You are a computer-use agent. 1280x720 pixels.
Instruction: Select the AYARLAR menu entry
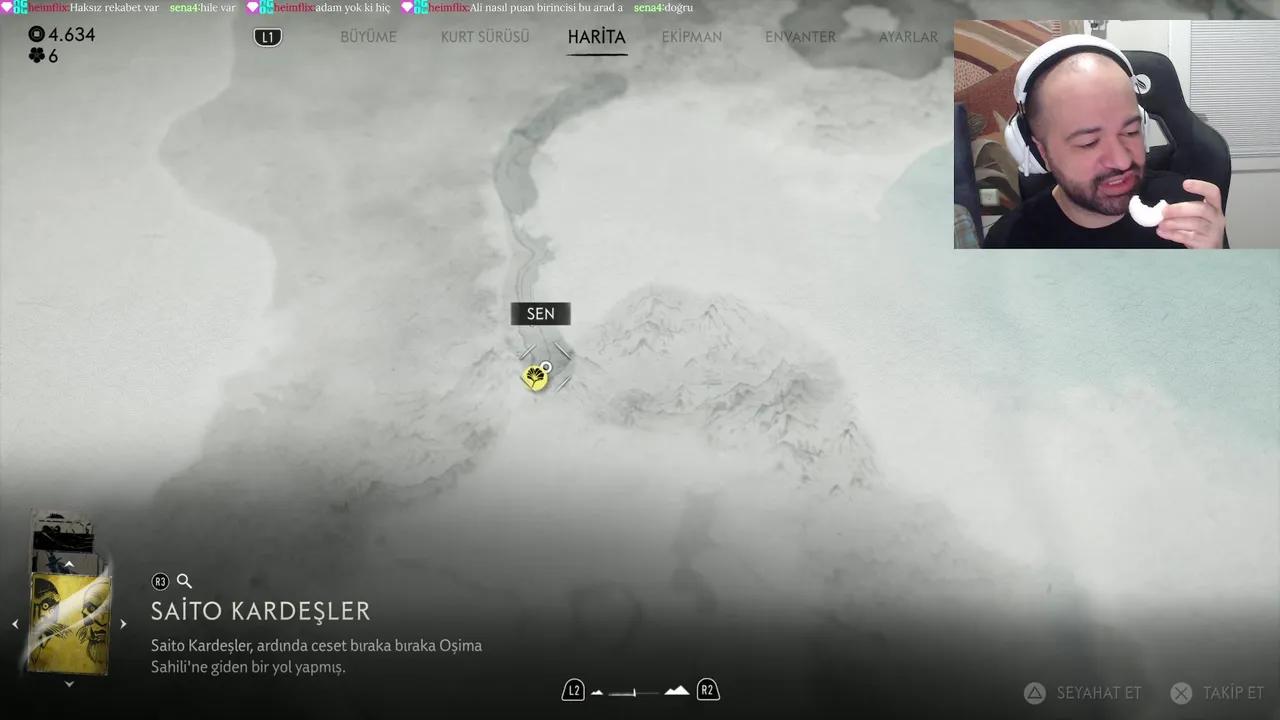907,36
